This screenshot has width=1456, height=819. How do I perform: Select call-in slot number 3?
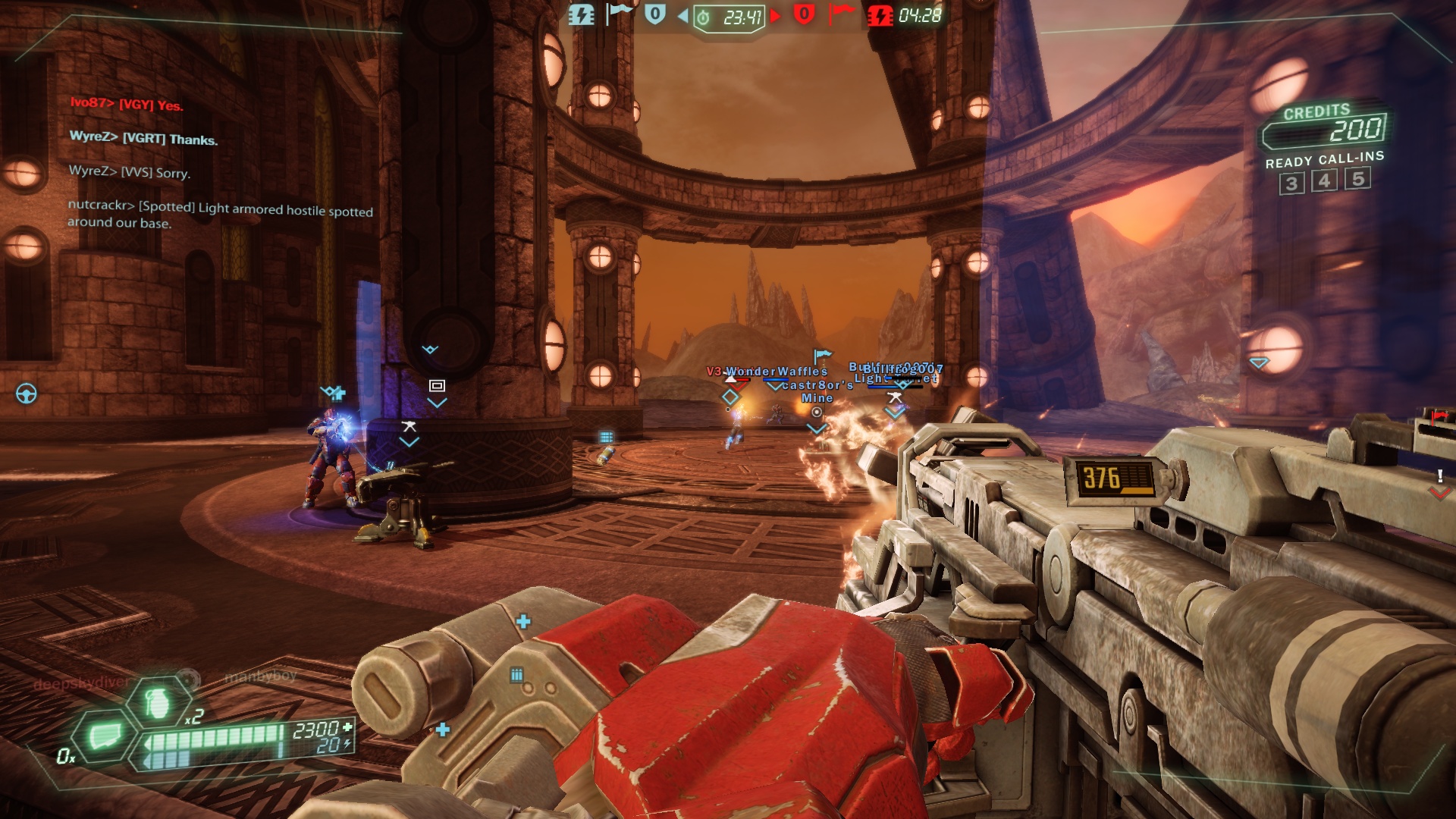click(x=1291, y=184)
